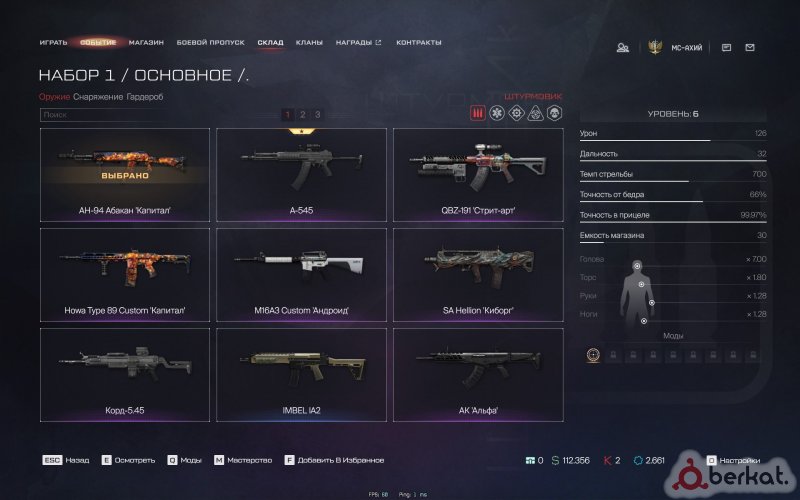The height and width of the screenshot is (500, 800).
Task: Select the Гардероб category
Action: (x=145, y=96)
